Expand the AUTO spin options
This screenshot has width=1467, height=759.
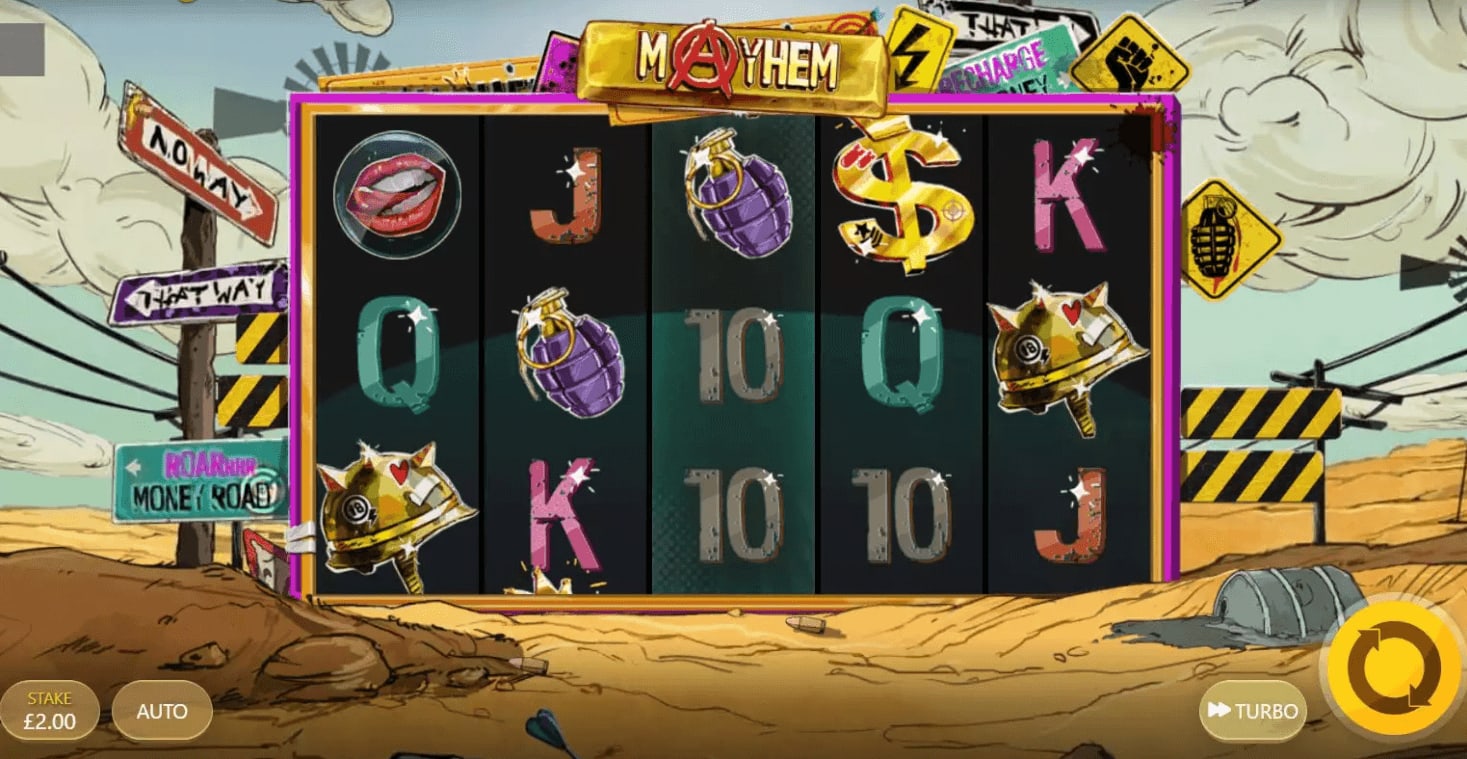(x=162, y=712)
